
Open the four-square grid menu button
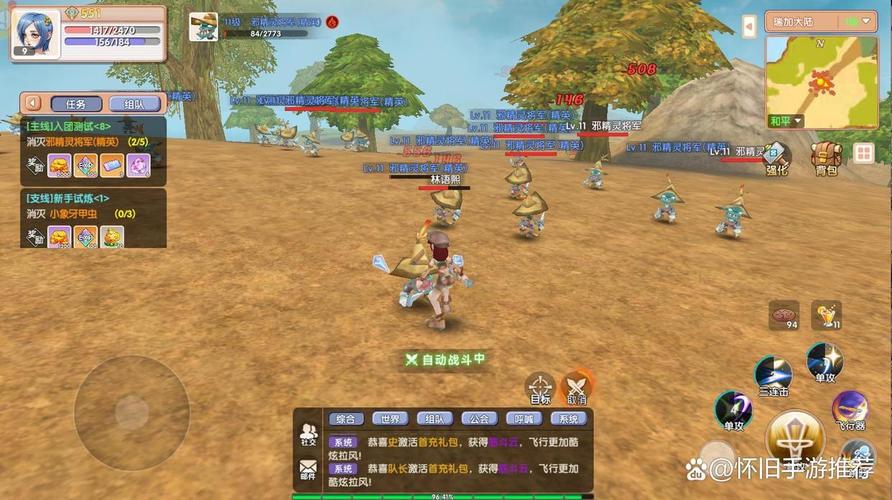[863, 153]
